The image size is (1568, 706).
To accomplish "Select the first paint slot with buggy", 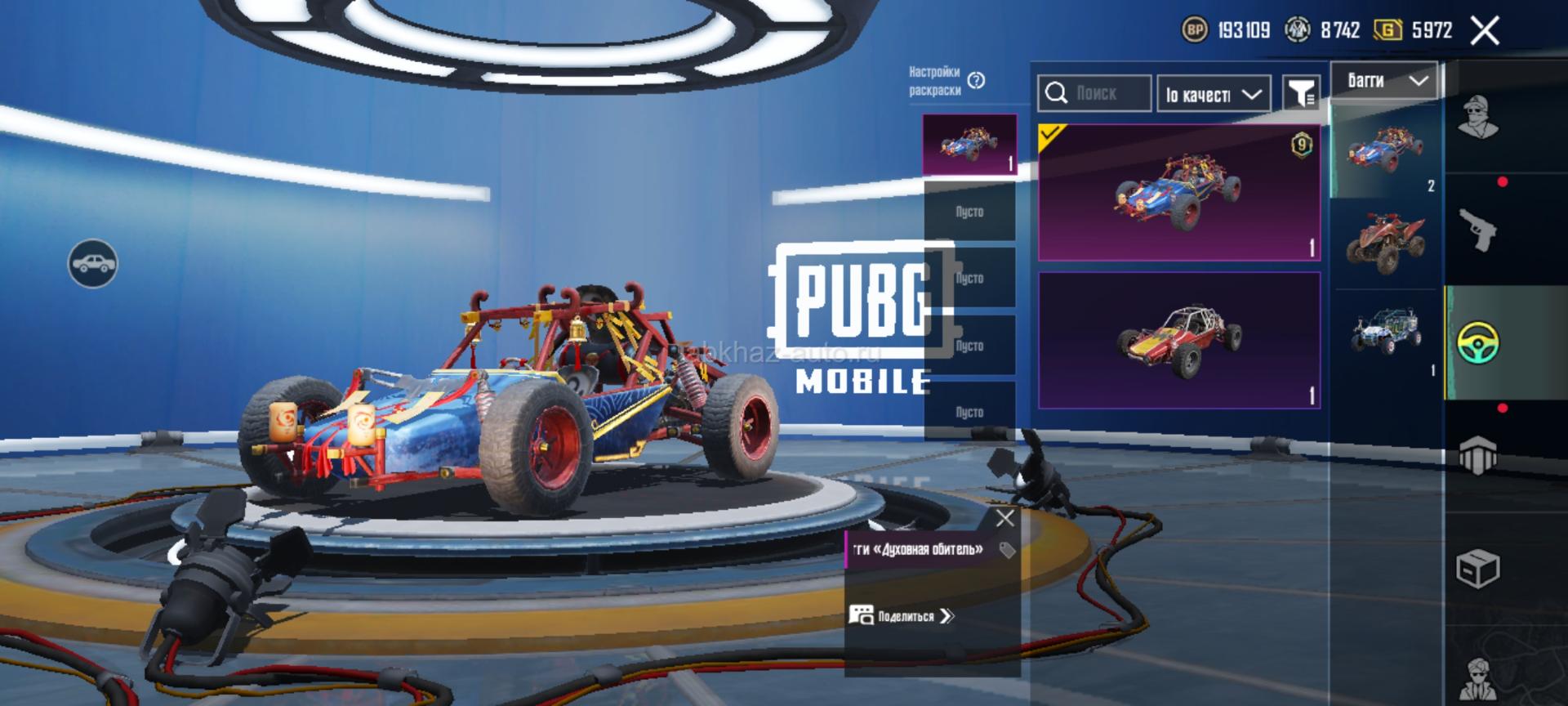I will click(969, 145).
